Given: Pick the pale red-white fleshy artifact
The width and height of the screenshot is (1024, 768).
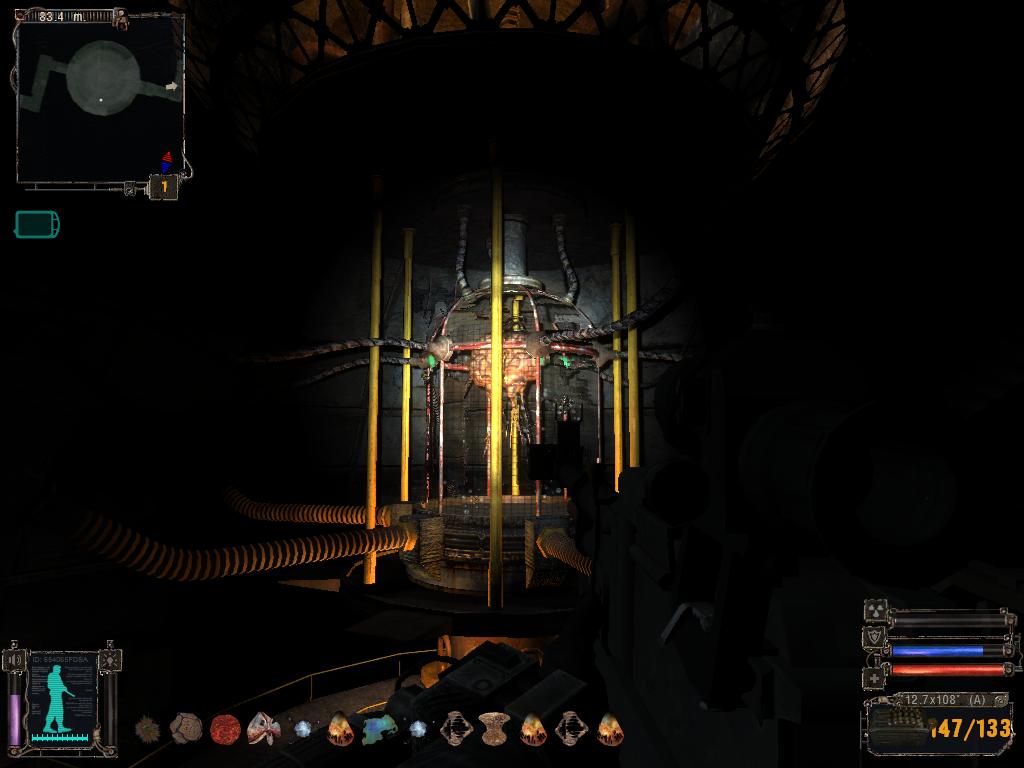Looking at the screenshot, I should [x=263, y=728].
